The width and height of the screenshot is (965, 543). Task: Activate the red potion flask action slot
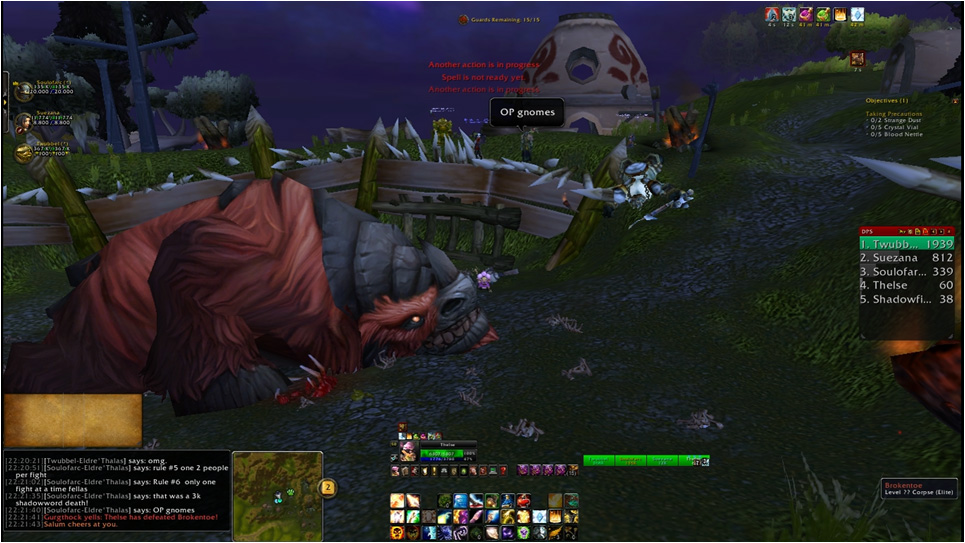coord(525,501)
